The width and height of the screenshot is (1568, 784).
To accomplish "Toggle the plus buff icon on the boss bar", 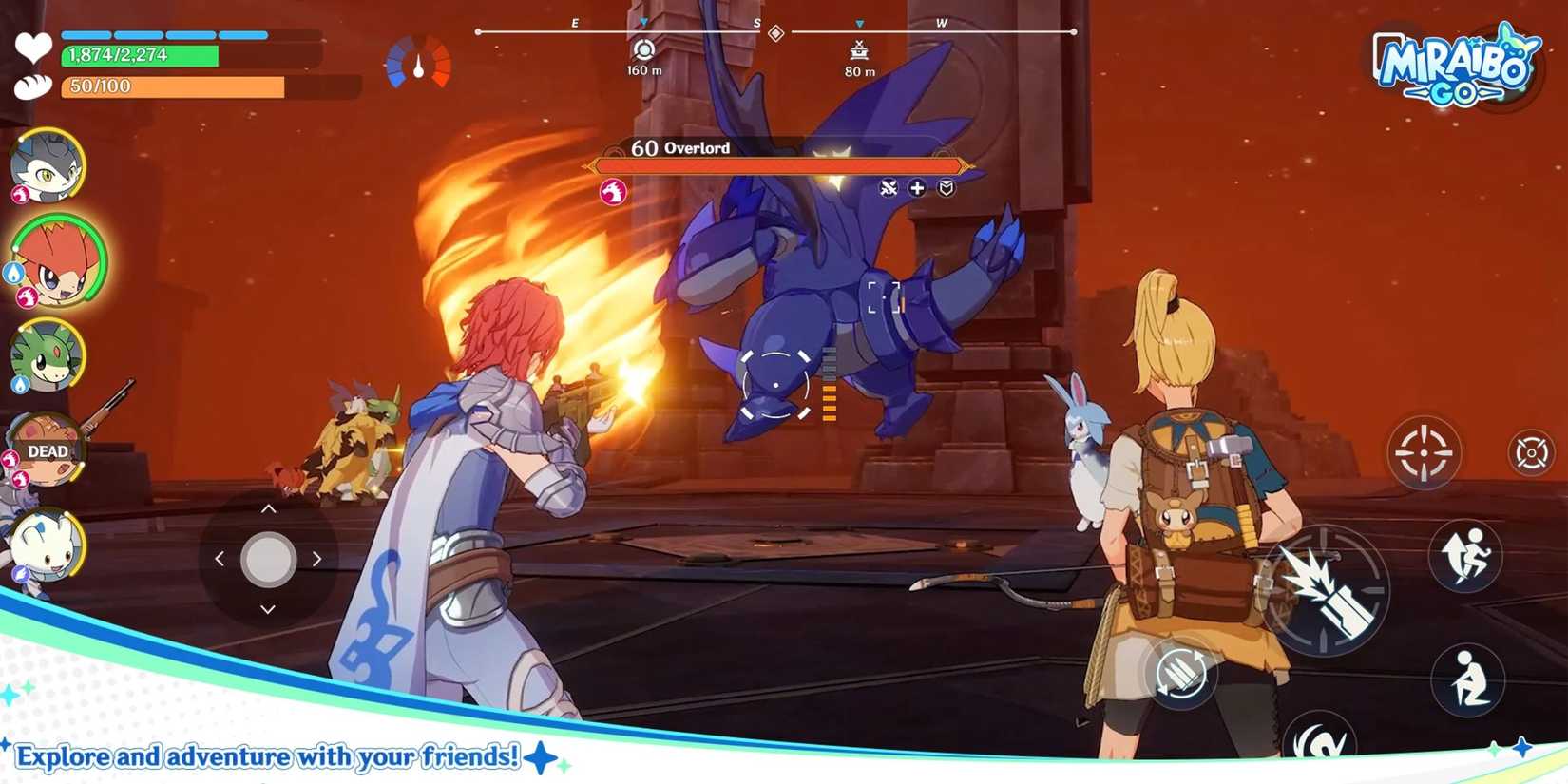I will [915, 188].
